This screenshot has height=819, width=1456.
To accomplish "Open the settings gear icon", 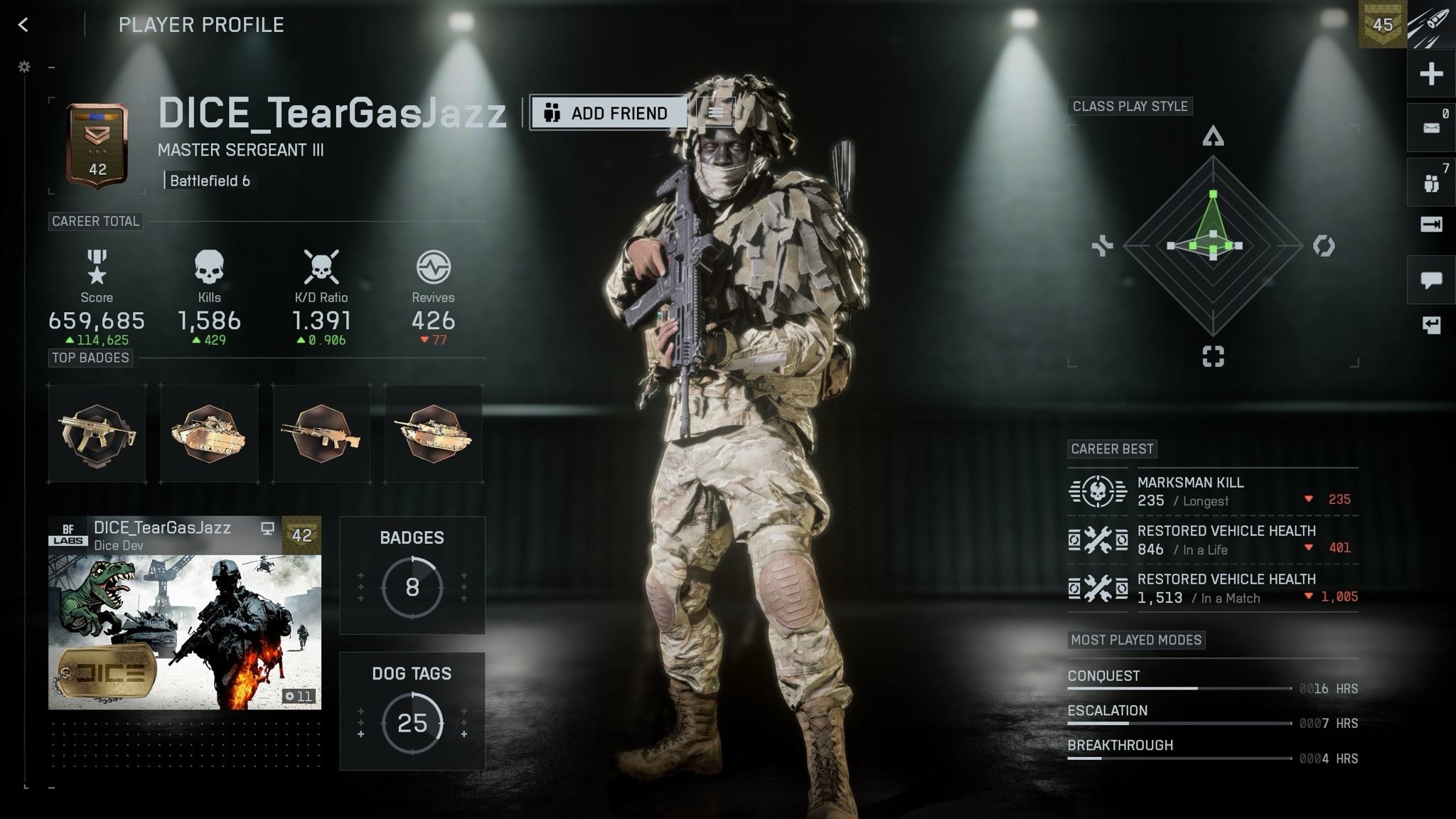I will 24,67.
